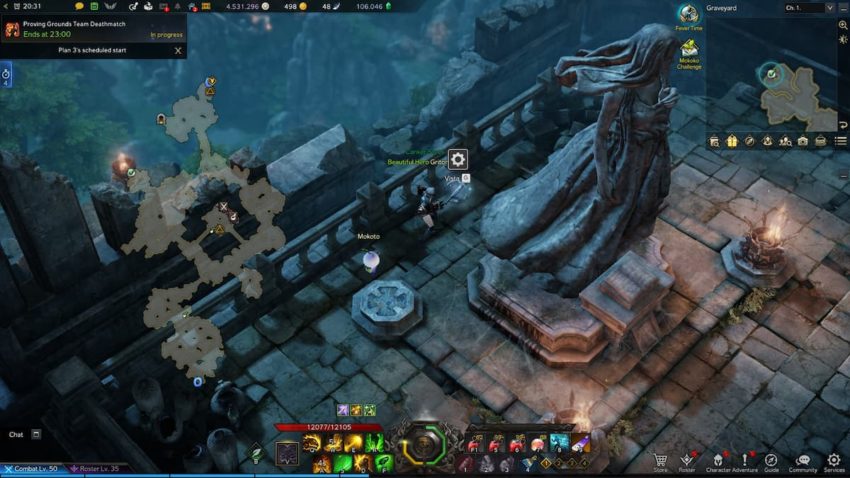The width and height of the screenshot is (850, 478).
Task: Open the camera icon under the minimap
Action: coord(802,141)
